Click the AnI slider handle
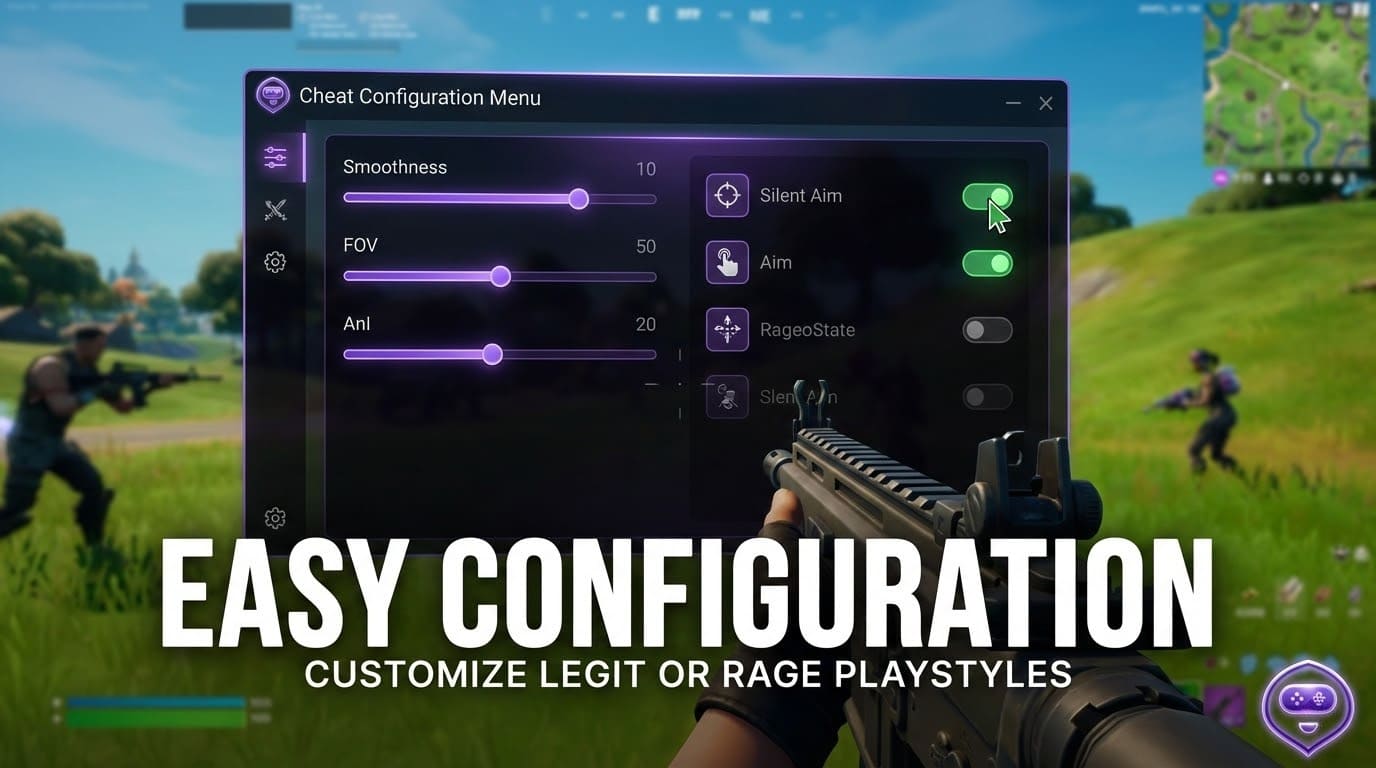Image resolution: width=1376 pixels, height=768 pixels. coord(492,354)
